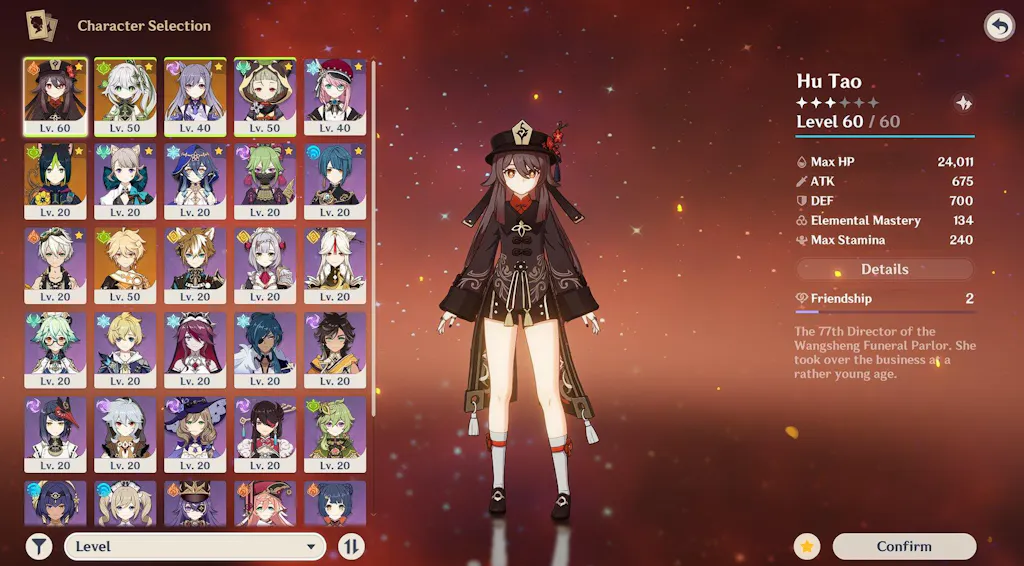Image resolution: width=1024 pixels, height=566 pixels.
Task: Open the character filter funnel
Action: click(39, 546)
